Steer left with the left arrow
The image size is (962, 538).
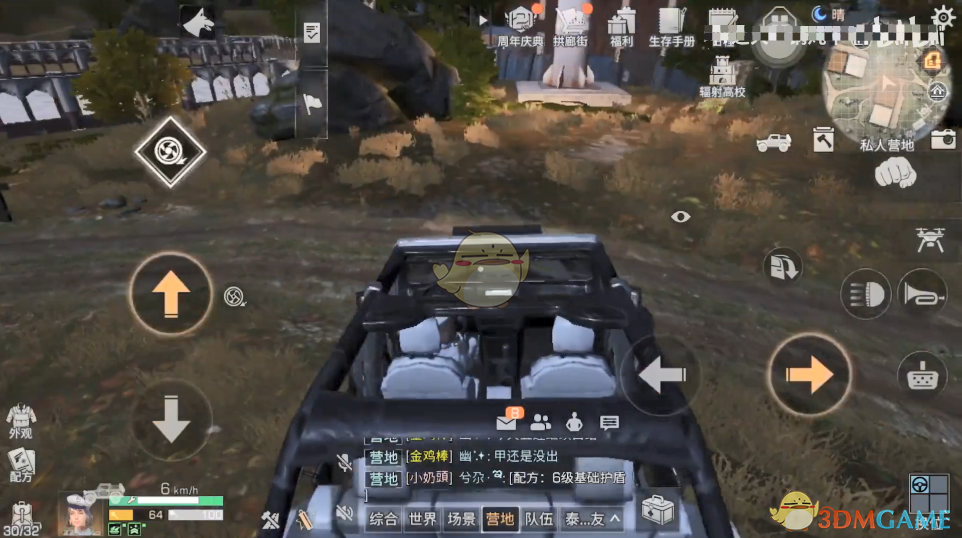point(661,376)
